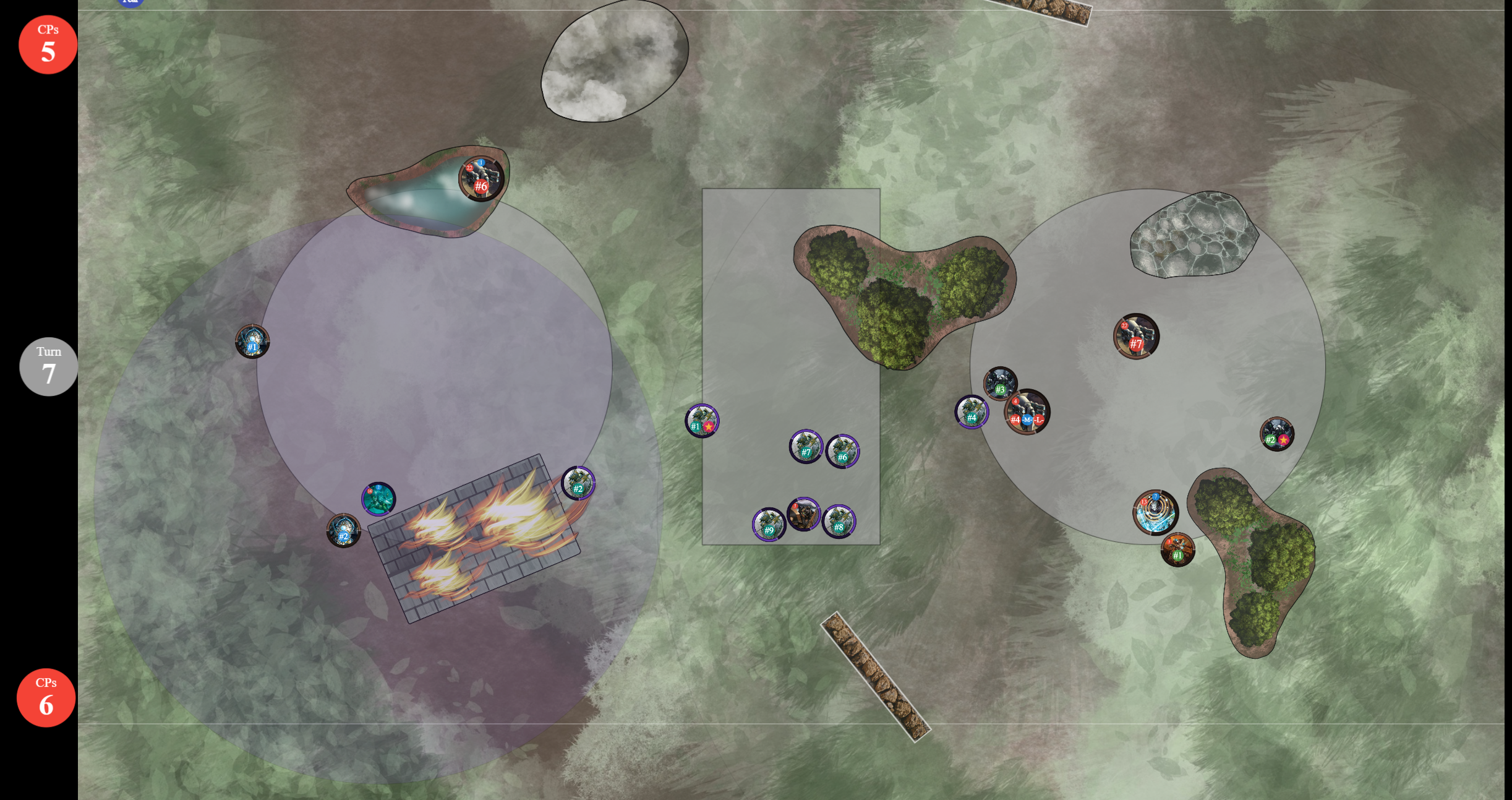
Task: Select the teal #1 token with star
Action: [702, 421]
